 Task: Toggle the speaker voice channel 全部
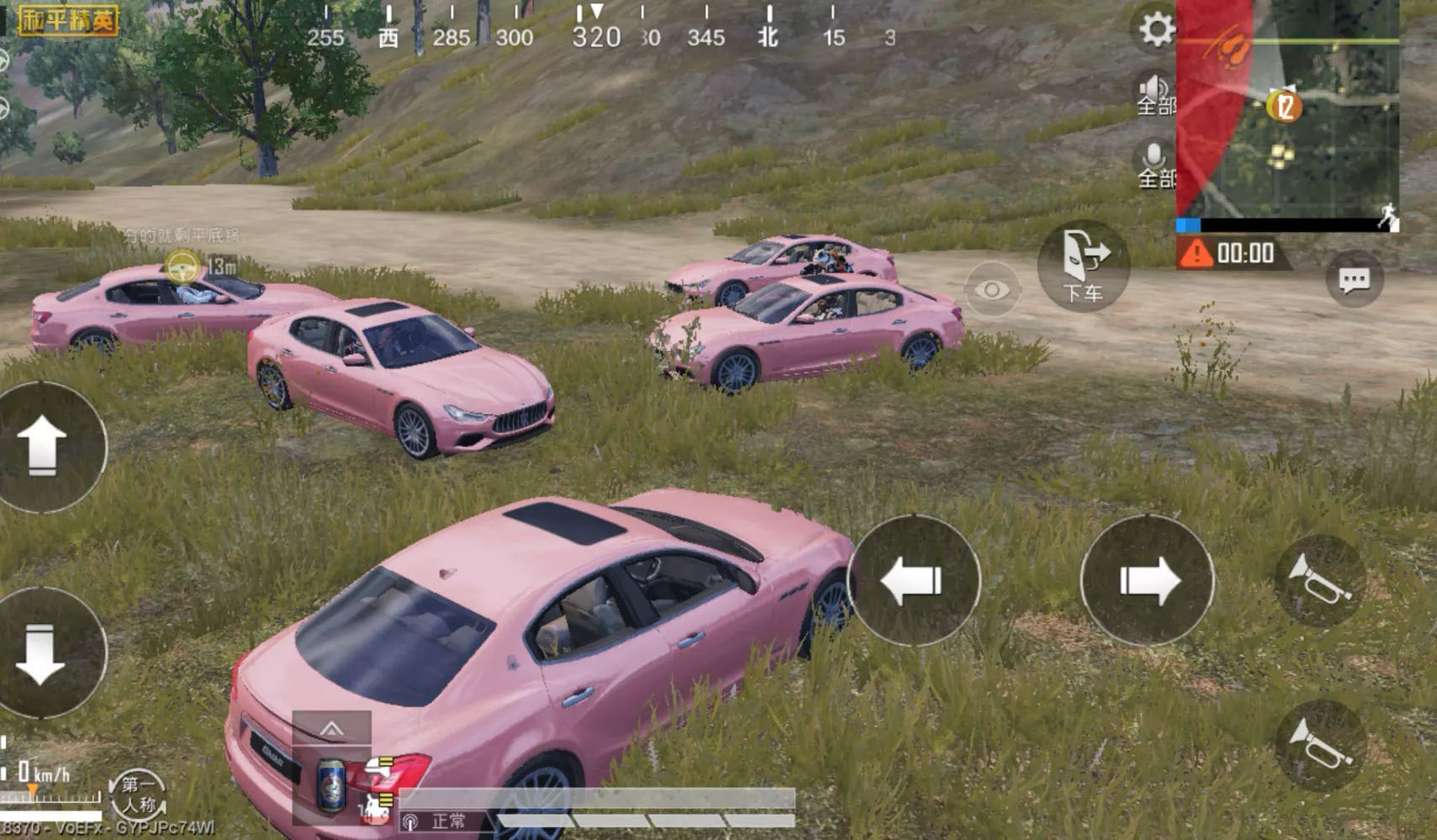[1155, 94]
